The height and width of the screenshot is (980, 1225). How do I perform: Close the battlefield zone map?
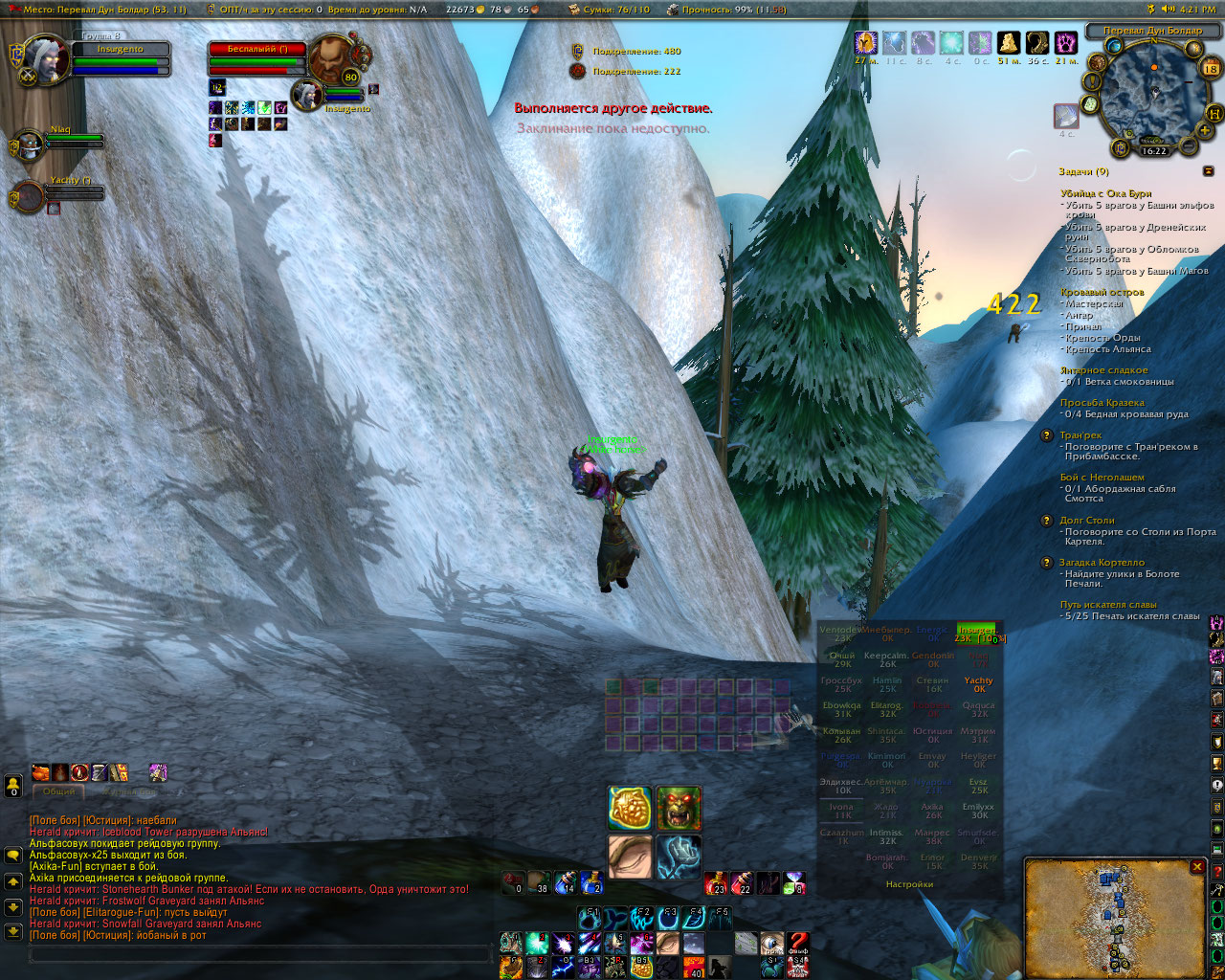click(x=1197, y=867)
